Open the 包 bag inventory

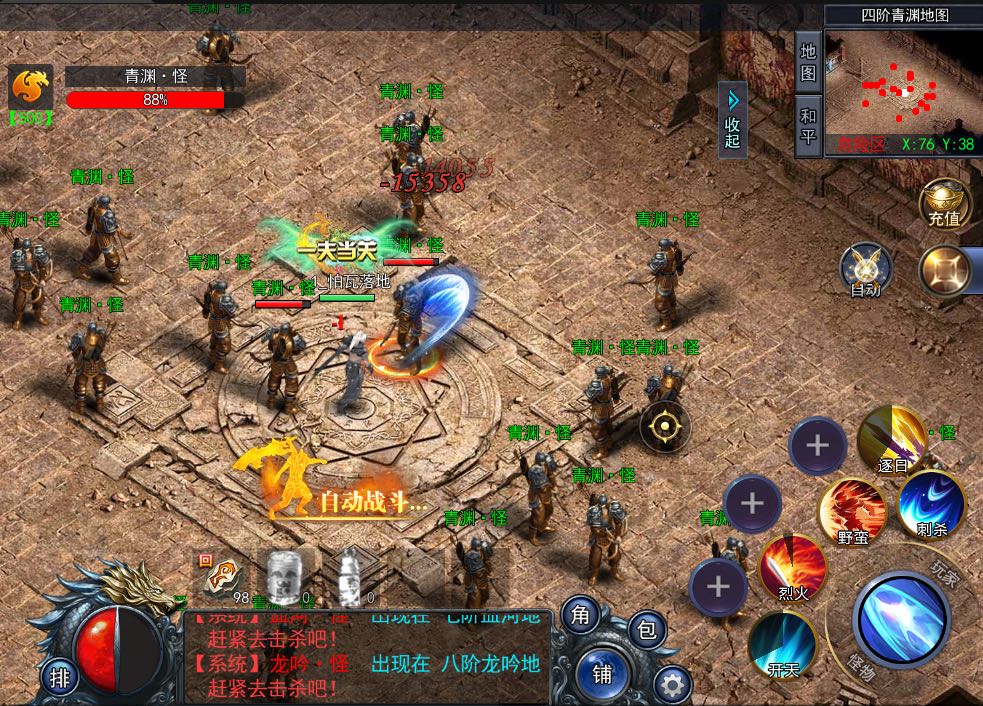[646, 629]
